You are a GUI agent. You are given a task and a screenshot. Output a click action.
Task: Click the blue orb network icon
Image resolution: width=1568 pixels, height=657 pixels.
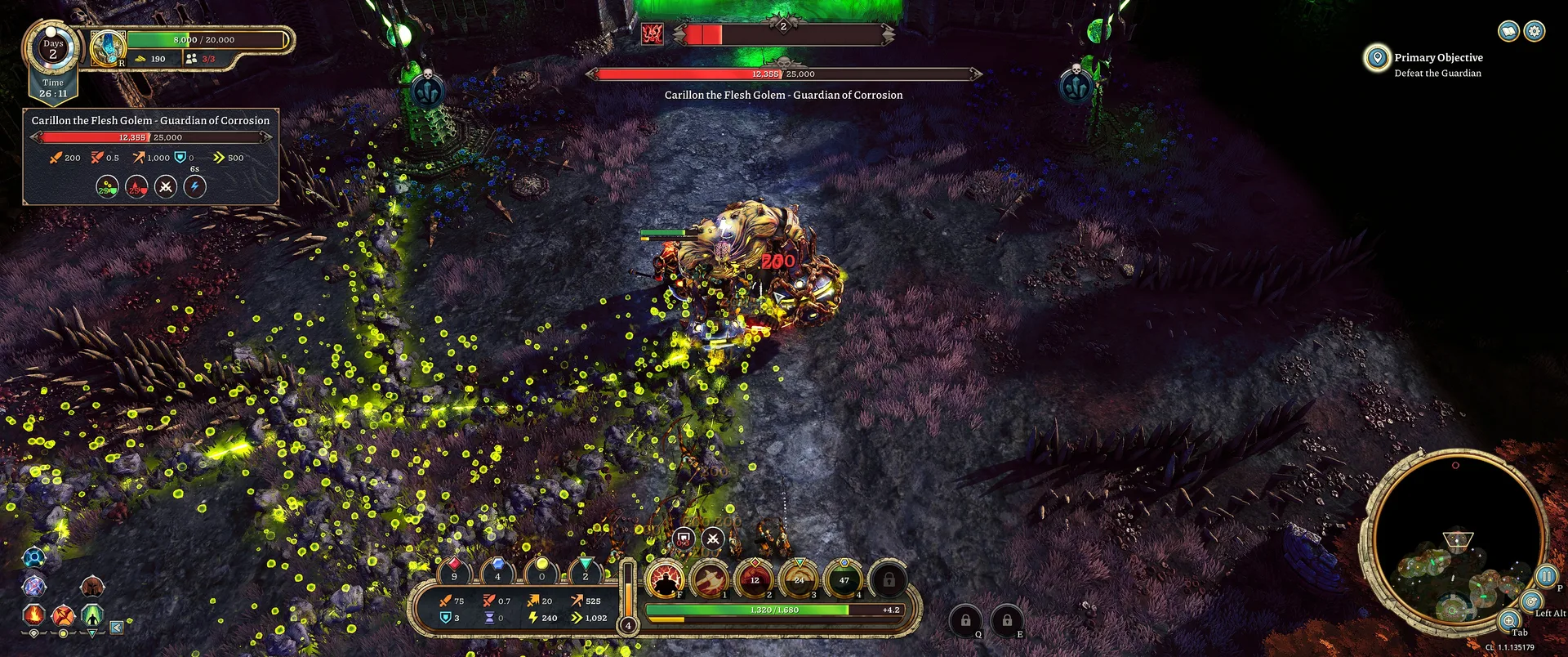[33, 557]
